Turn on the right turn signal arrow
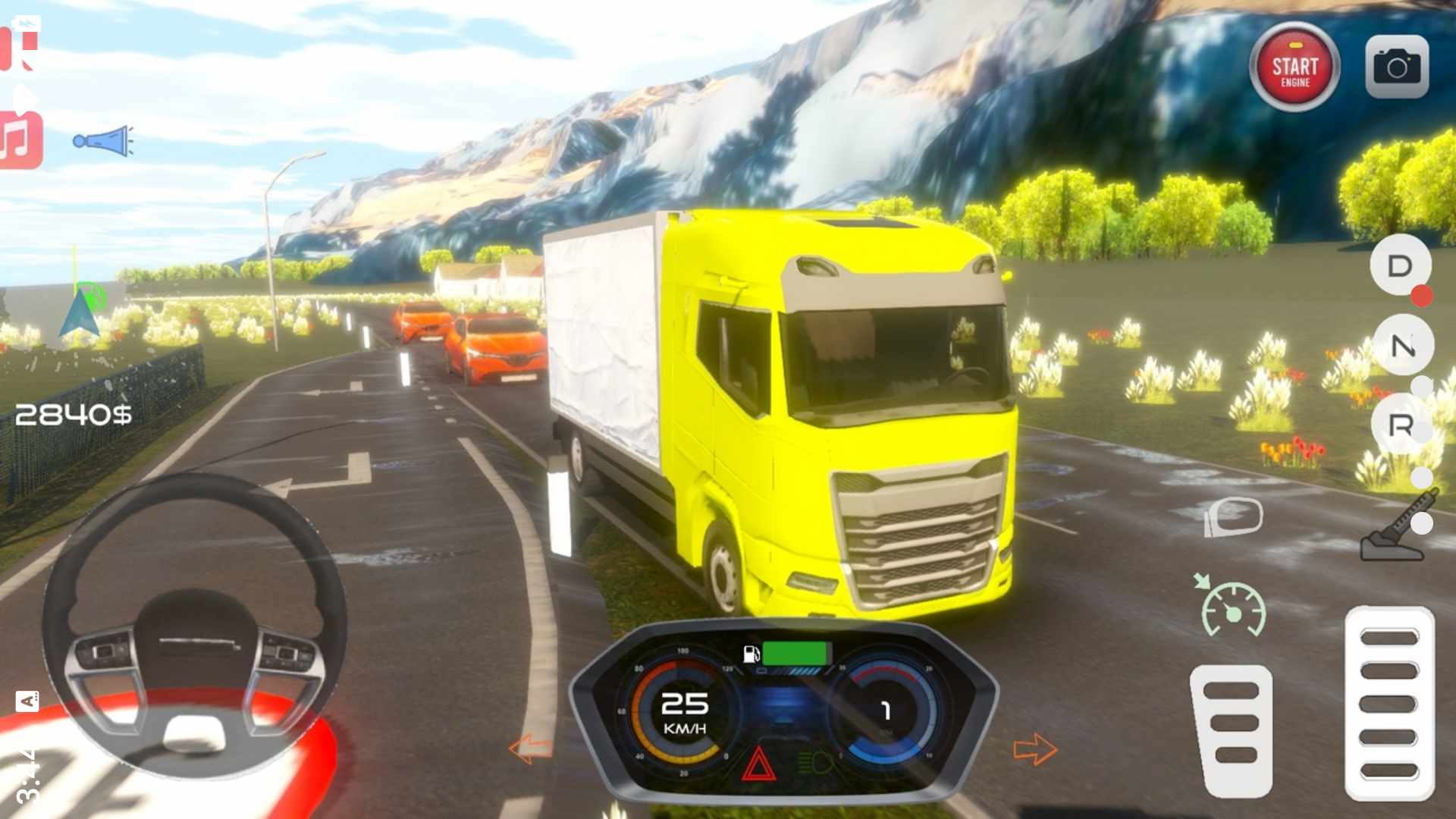Viewport: 1456px width, 819px height. pos(1035,749)
